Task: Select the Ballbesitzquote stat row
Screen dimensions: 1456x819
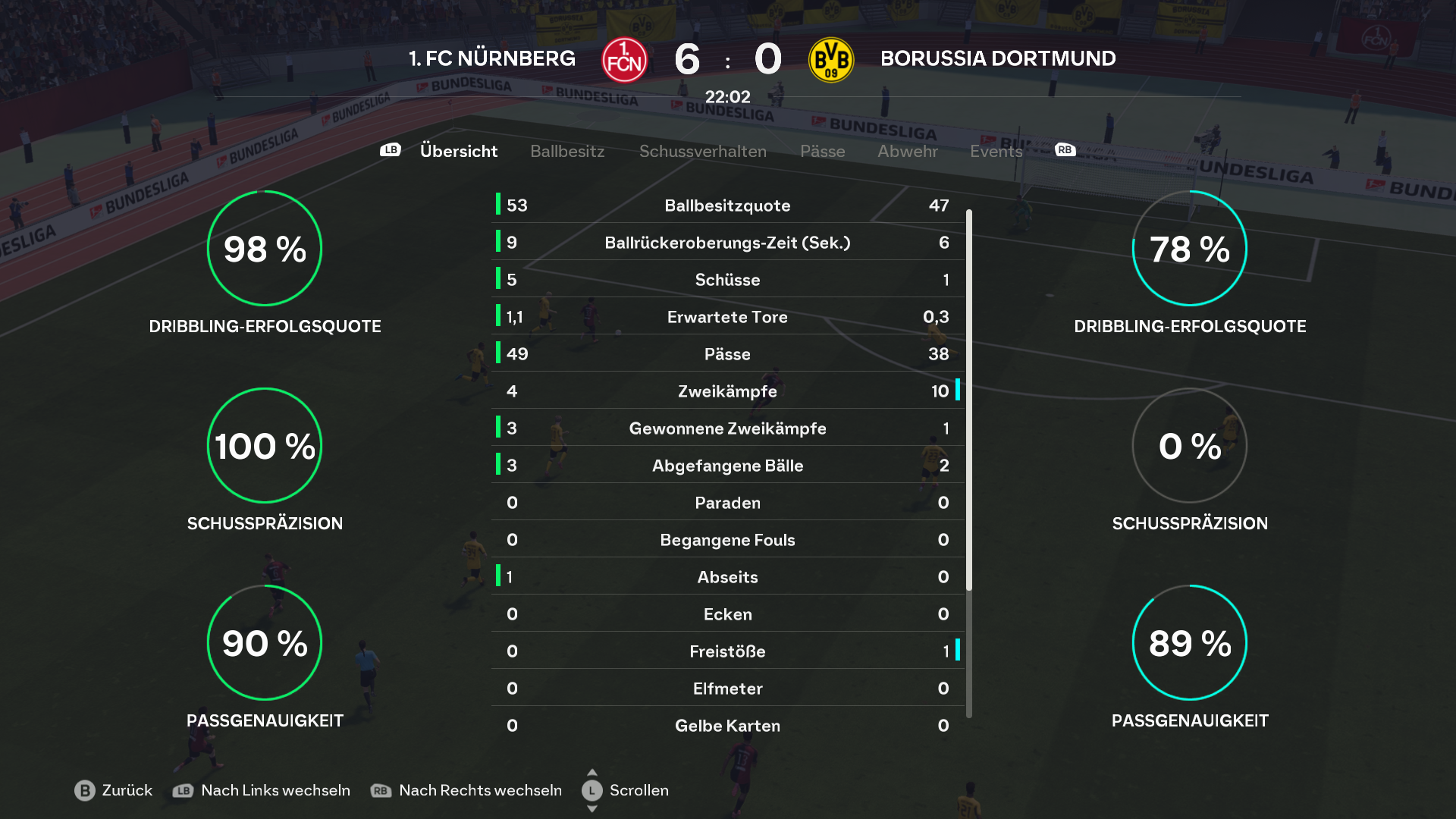Action: [x=727, y=206]
